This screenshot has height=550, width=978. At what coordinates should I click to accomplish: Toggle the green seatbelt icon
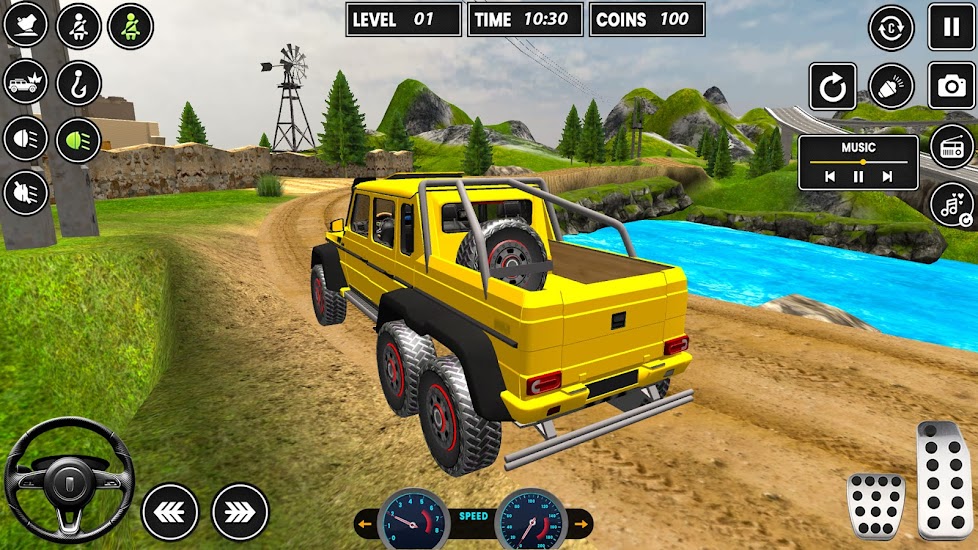tap(130, 26)
